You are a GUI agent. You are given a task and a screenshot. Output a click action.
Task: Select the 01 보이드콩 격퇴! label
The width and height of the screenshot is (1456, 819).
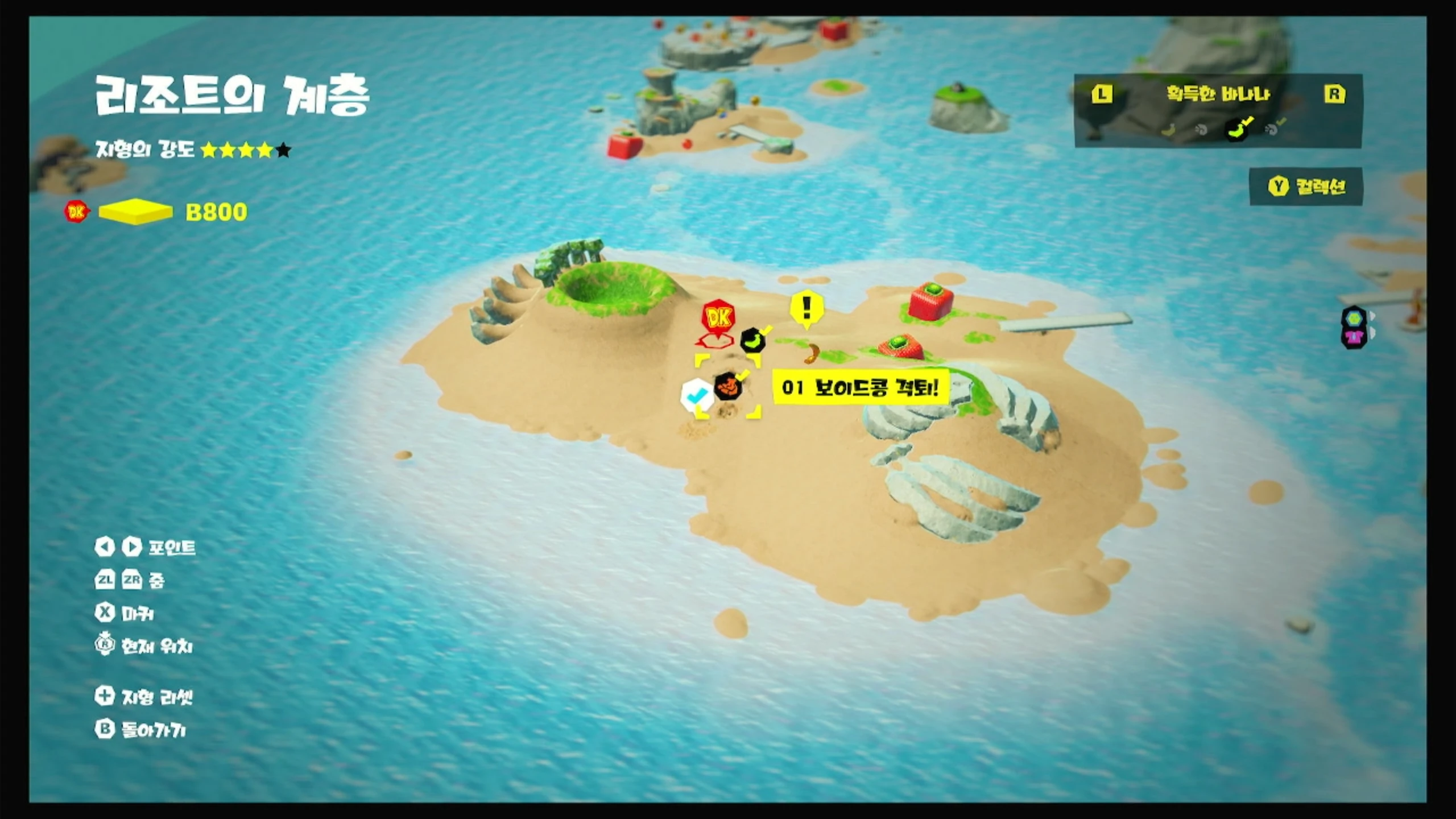click(x=860, y=388)
